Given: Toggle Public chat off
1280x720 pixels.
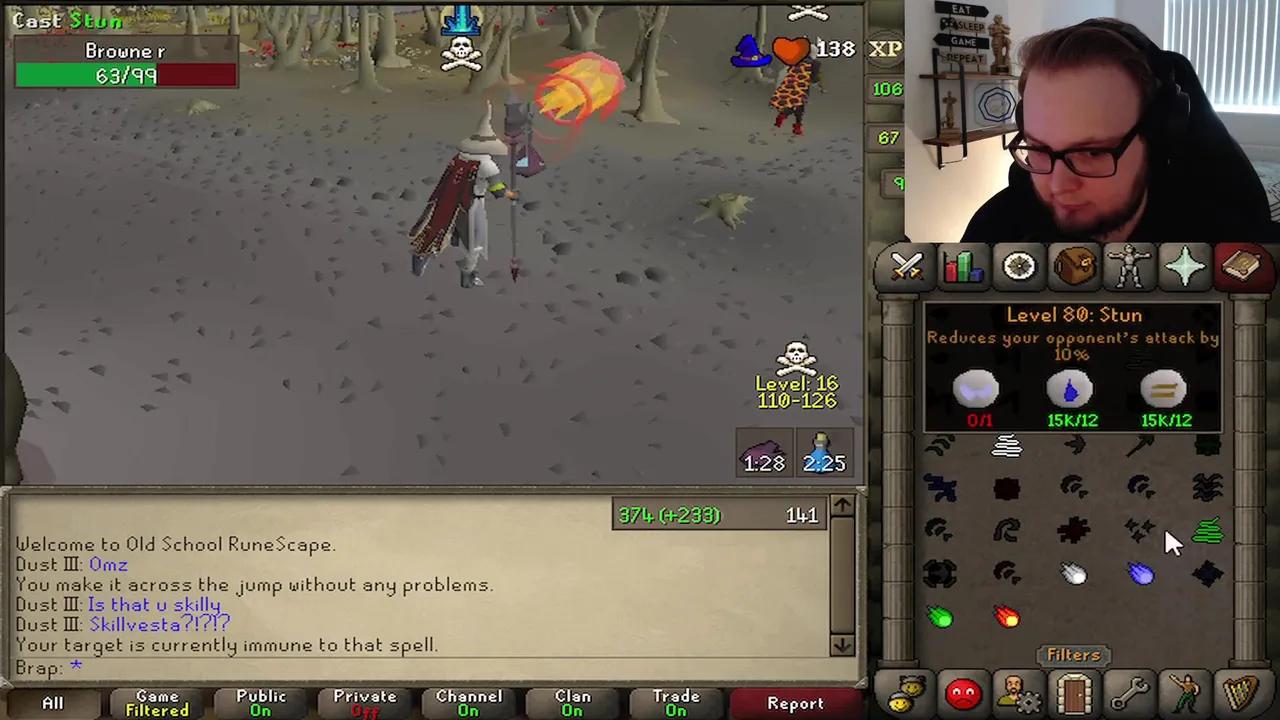Looking at the screenshot, I should point(260,702).
